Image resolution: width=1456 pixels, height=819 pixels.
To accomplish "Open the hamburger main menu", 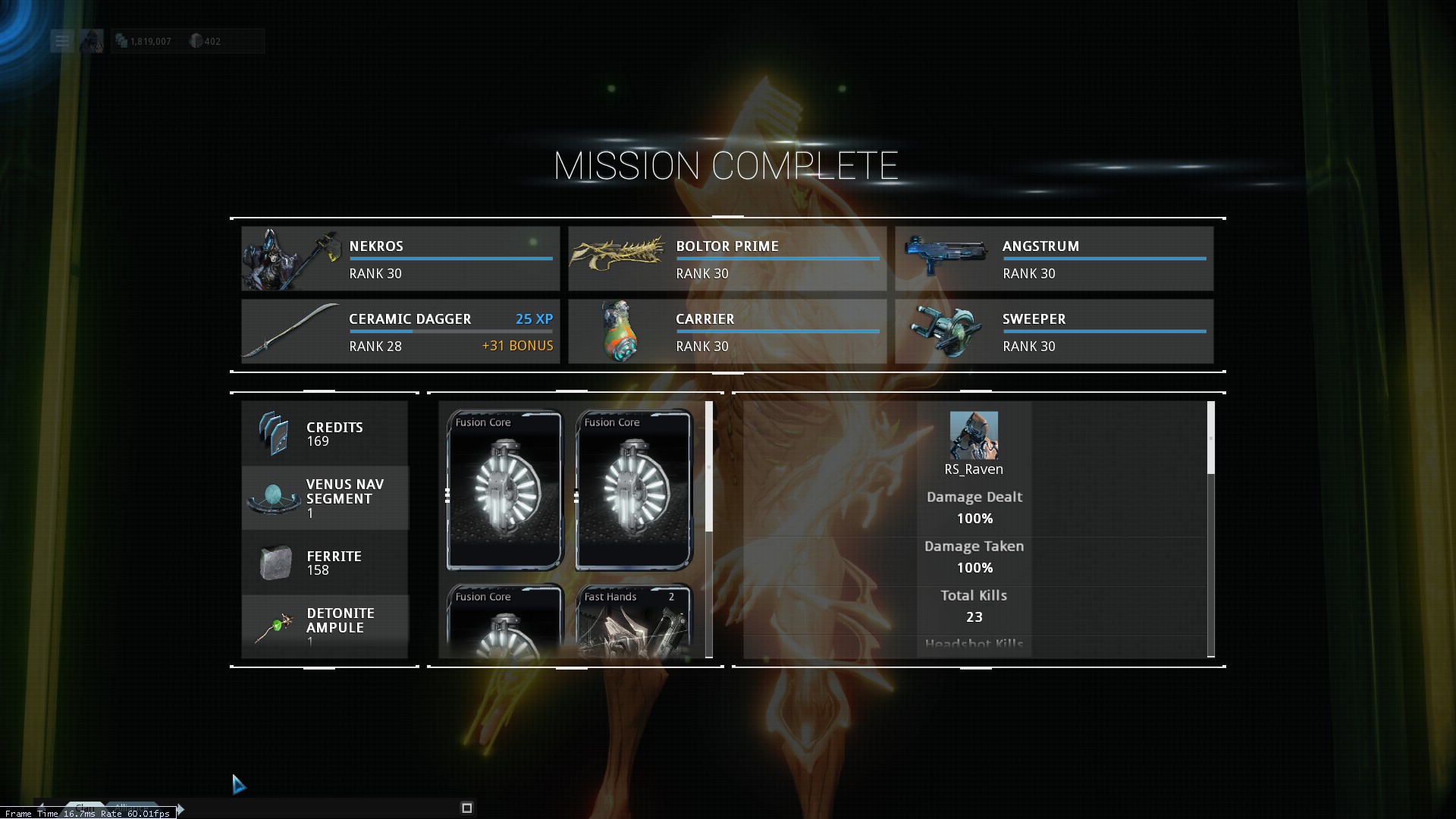I will (61, 41).
